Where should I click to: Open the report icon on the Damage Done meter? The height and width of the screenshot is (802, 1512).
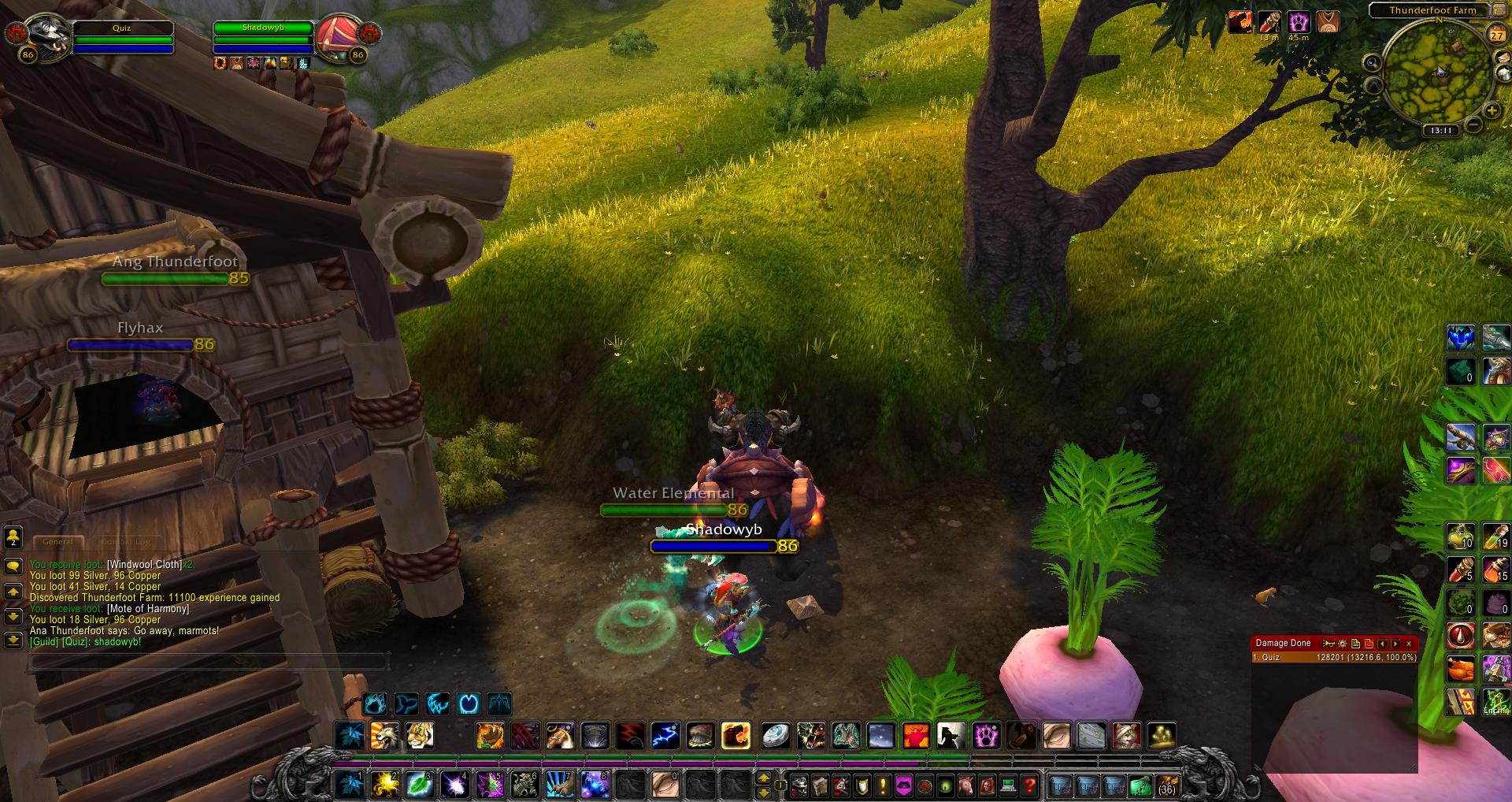click(1356, 644)
